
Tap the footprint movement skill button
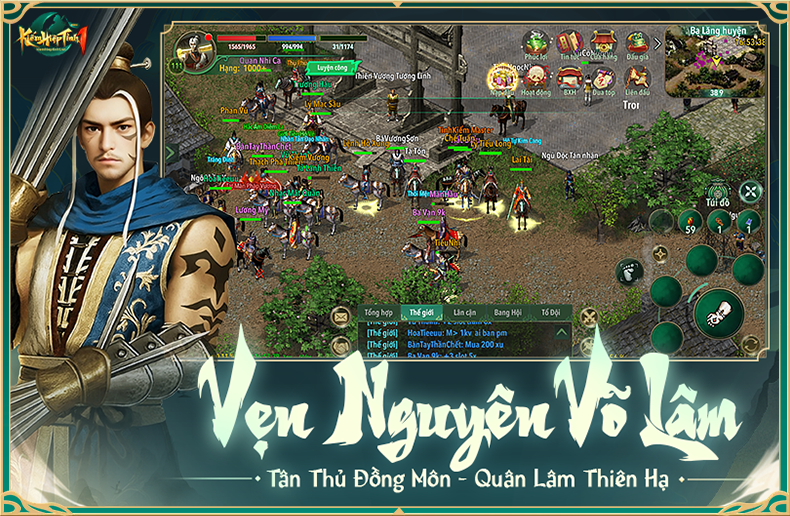coord(628,270)
